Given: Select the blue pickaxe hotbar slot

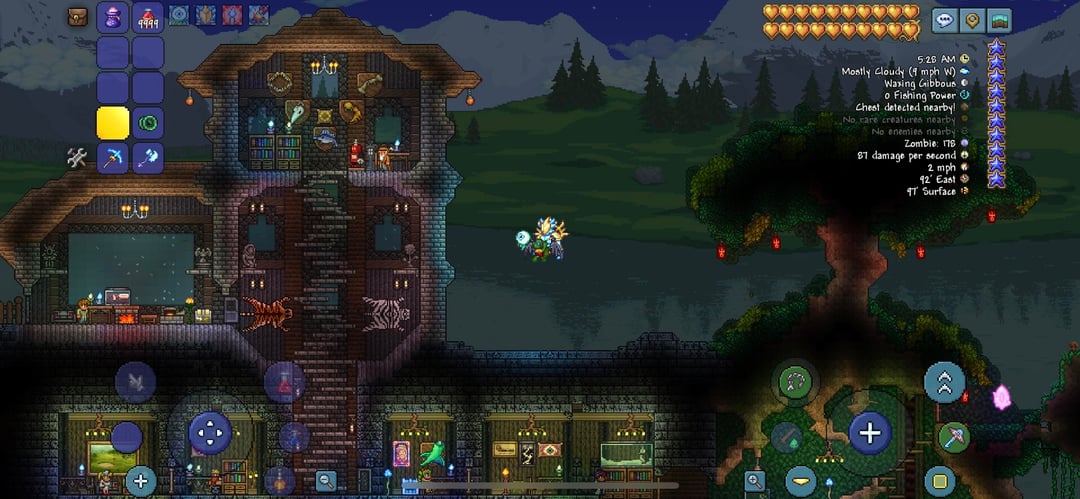Looking at the screenshot, I should pos(113,158).
